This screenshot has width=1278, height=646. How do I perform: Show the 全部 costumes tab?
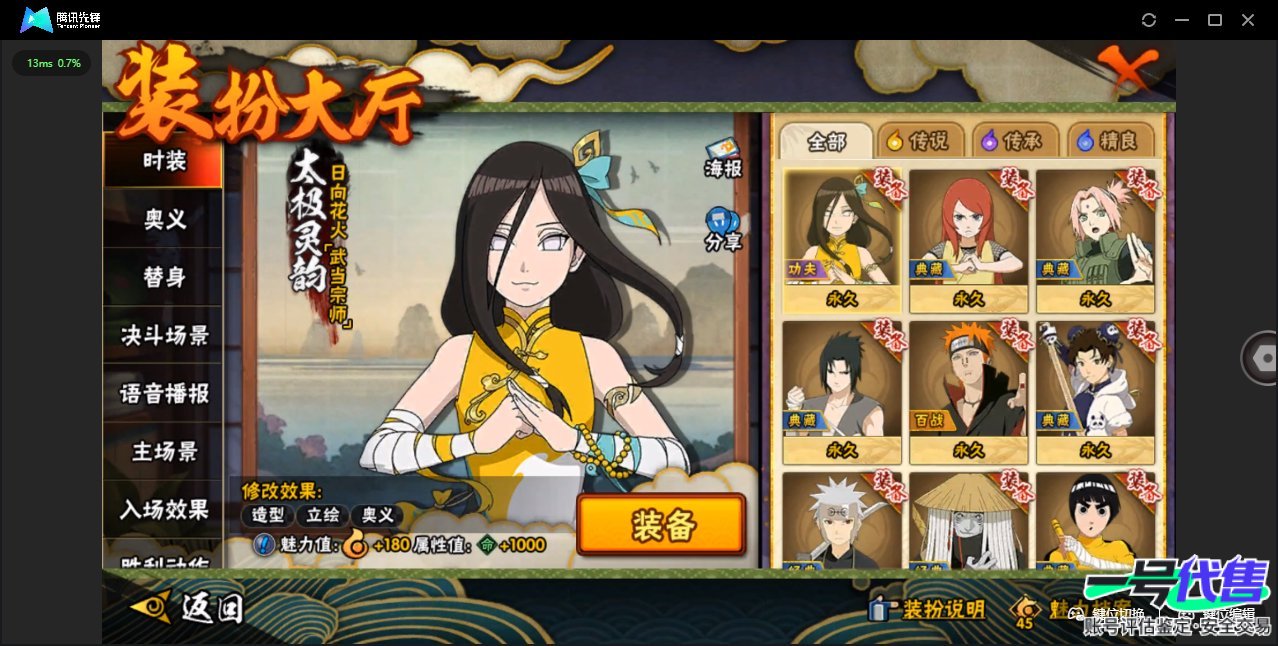click(826, 142)
